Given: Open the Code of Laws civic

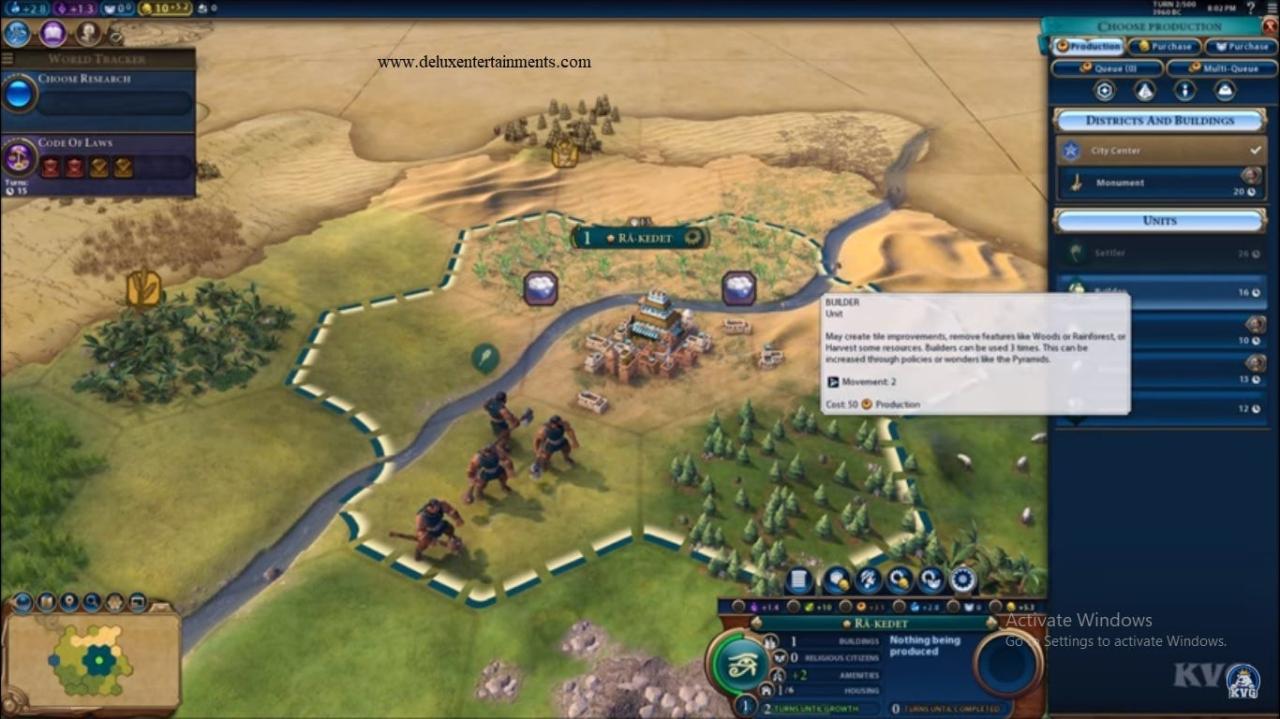Looking at the screenshot, I should (x=100, y=158).
